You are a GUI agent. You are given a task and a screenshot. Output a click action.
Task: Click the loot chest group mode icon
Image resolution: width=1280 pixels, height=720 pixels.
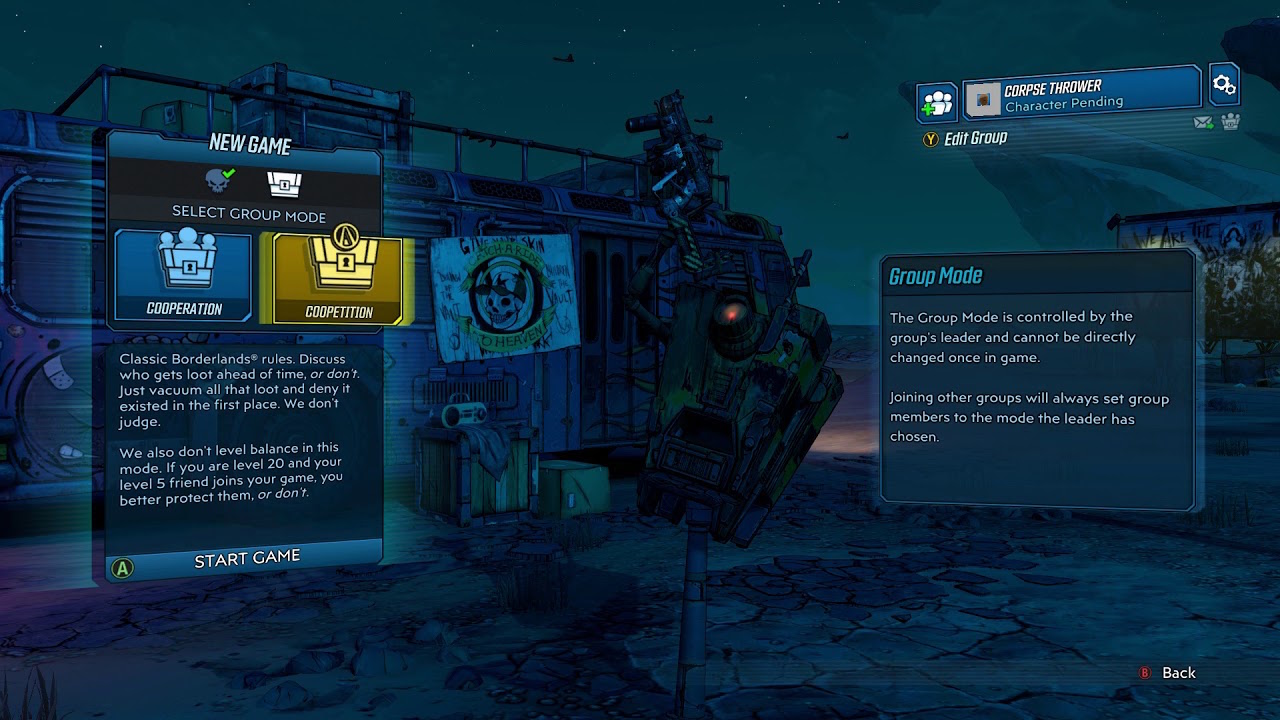point(283,184)
